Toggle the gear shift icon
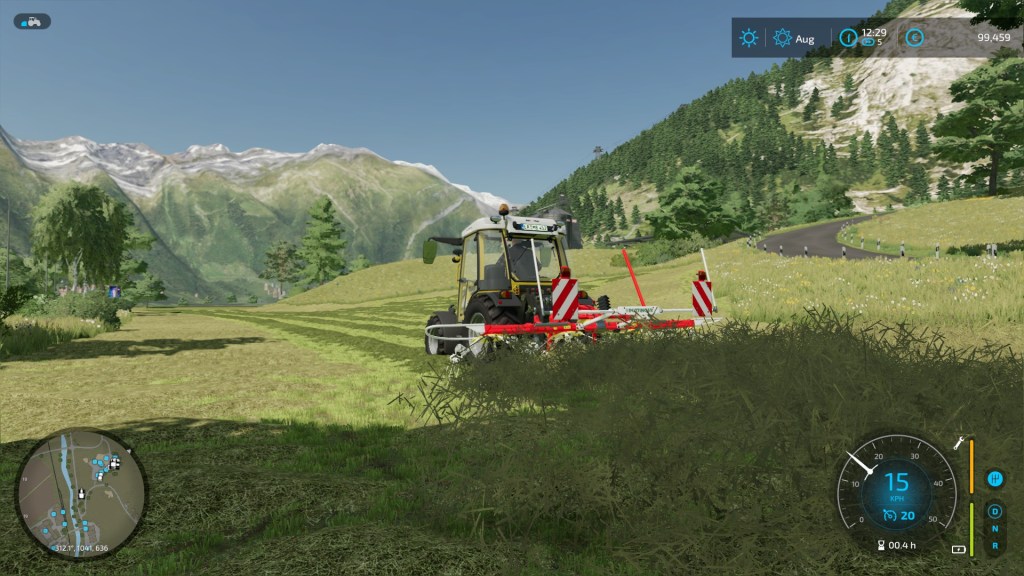The image size is (1024, 576). (x=994, y=479)
